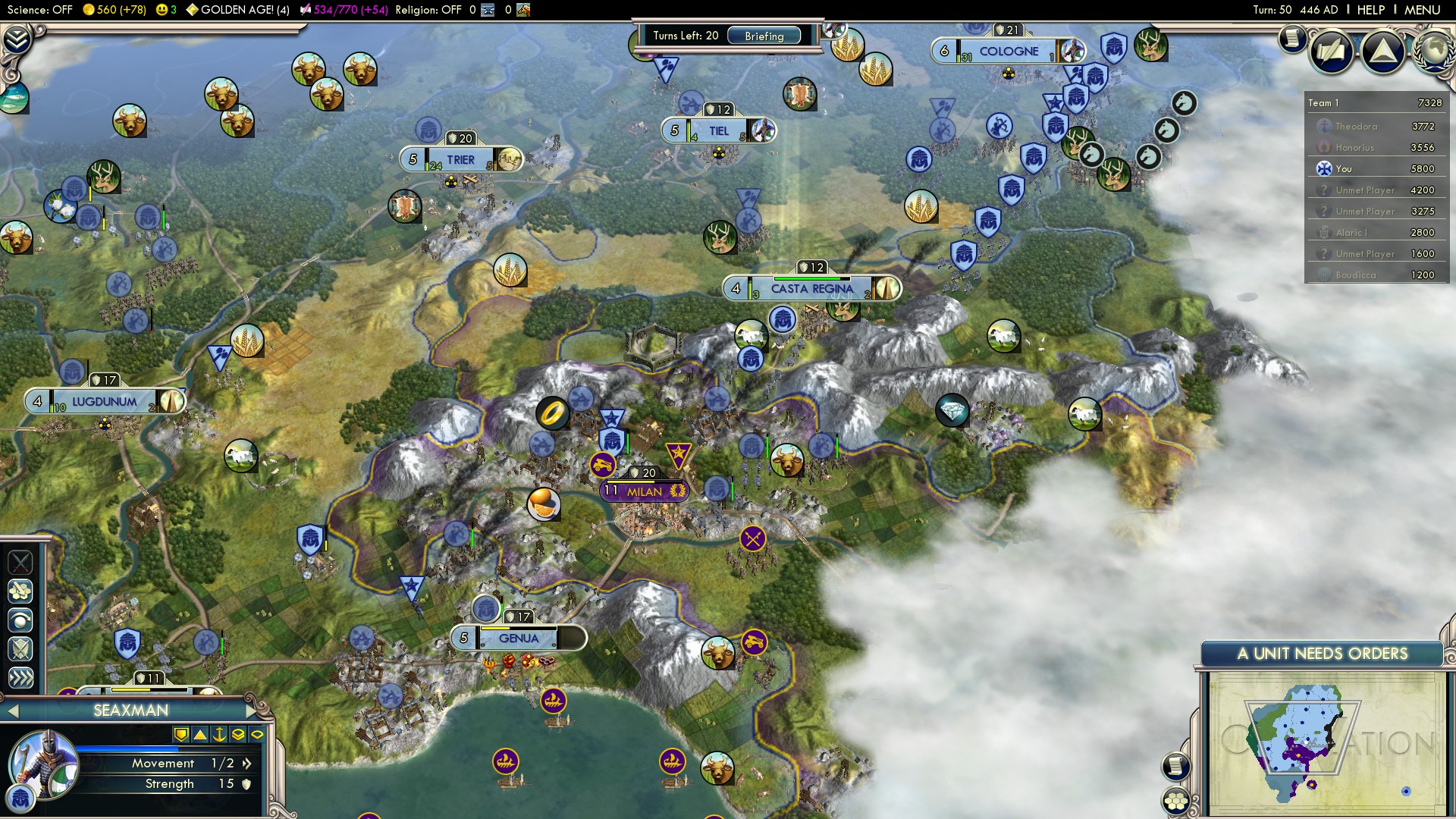1456x819 pixels.
Task: Open the MENU in the top bar
Action: [1422, 10]
